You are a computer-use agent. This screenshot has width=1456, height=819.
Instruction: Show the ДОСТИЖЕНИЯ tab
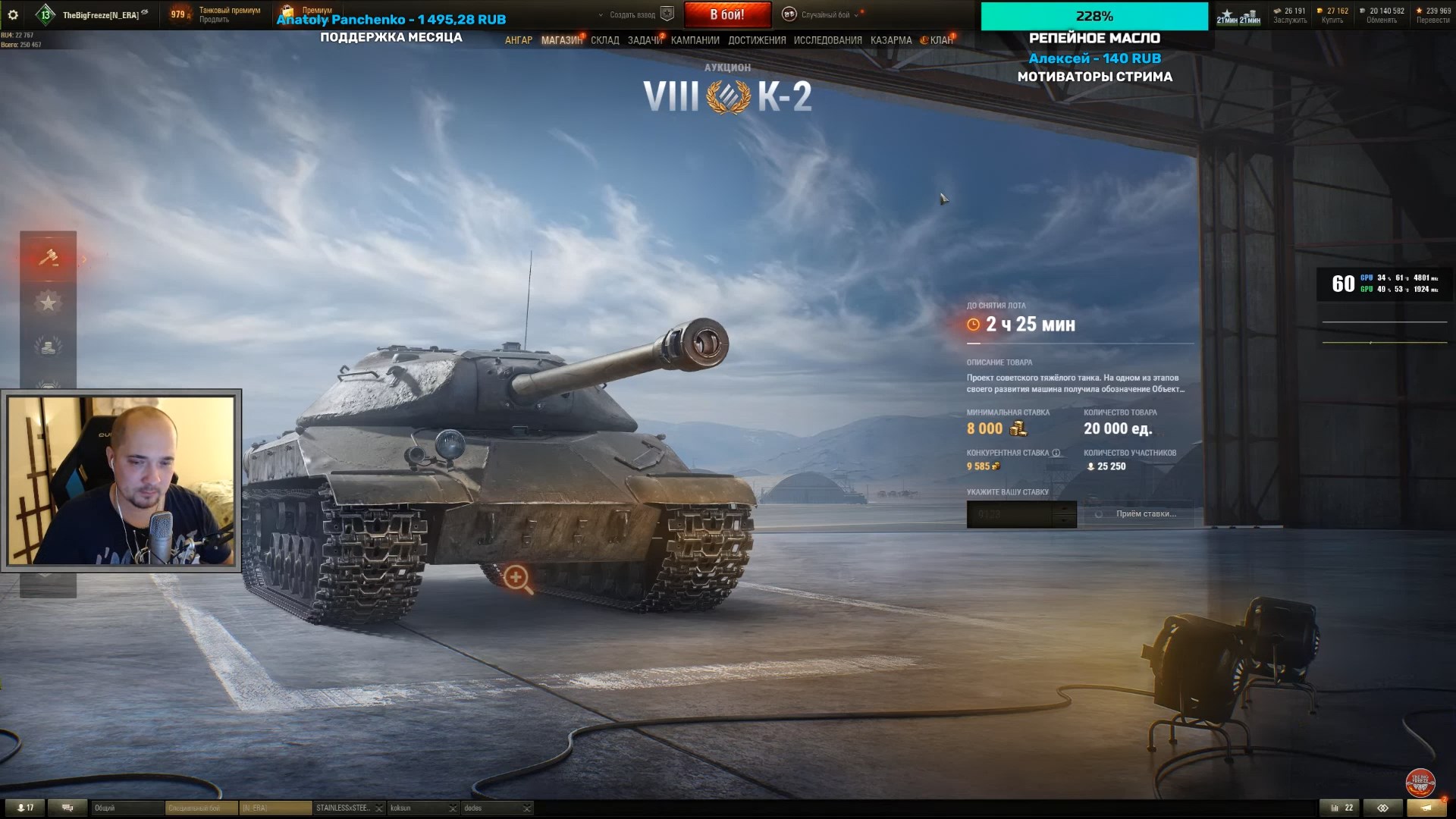[x=757, y=40]
